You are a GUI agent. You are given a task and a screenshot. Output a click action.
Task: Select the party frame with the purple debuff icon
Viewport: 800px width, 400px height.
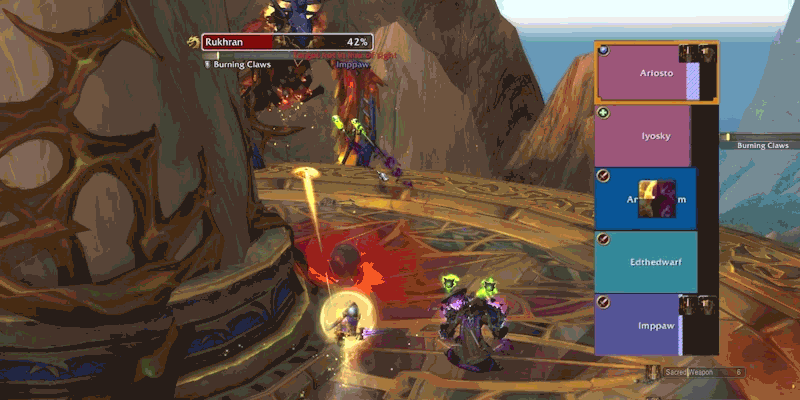point(646,198)
